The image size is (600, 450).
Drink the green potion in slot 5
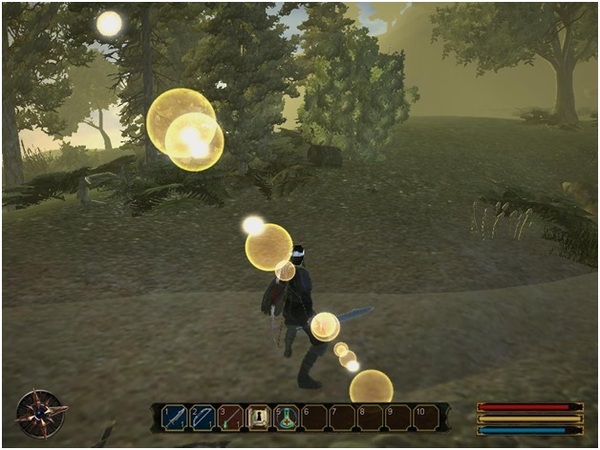[x=287, y=417]
